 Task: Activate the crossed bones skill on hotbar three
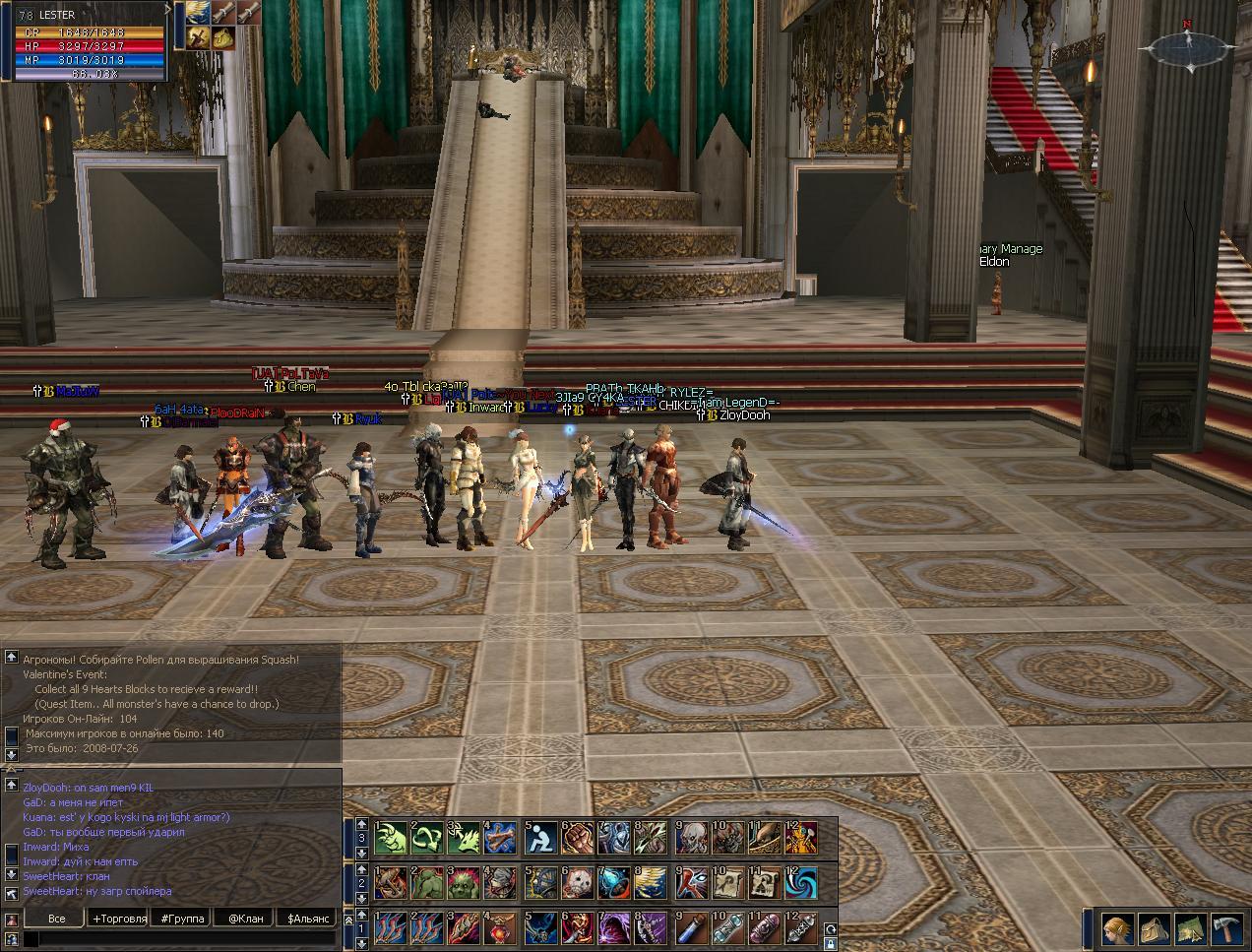tap(502, 838)
